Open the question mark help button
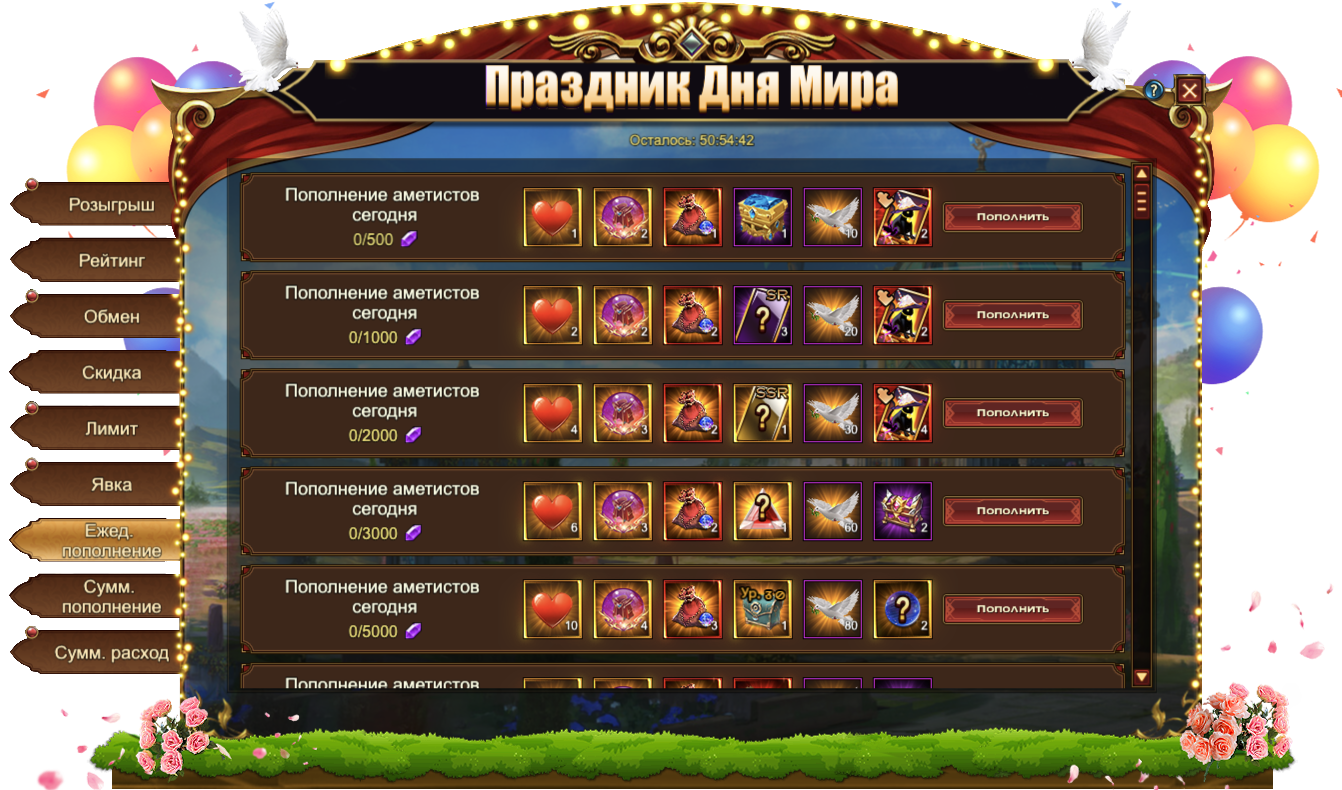 point(1154,90)
